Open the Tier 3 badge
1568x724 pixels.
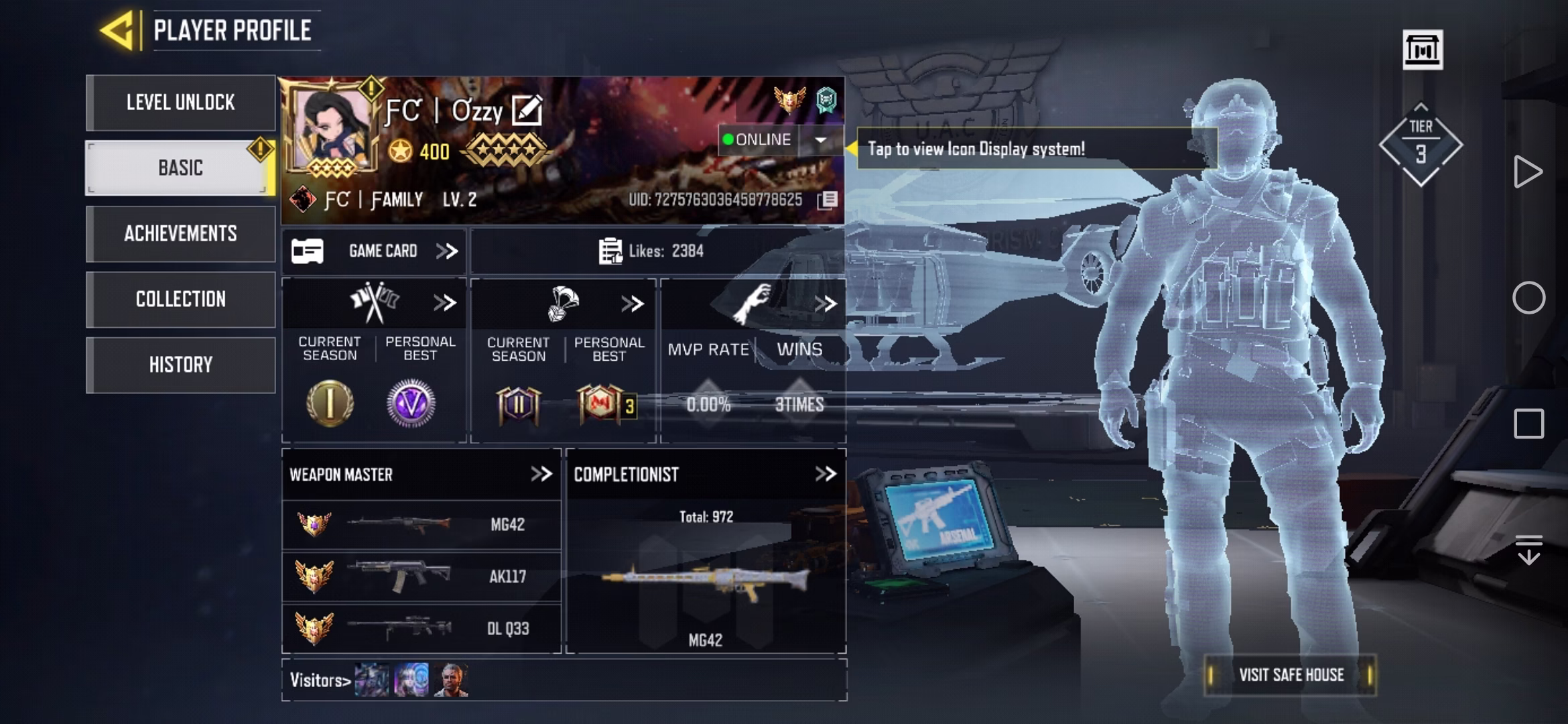tap(1421, 145)
